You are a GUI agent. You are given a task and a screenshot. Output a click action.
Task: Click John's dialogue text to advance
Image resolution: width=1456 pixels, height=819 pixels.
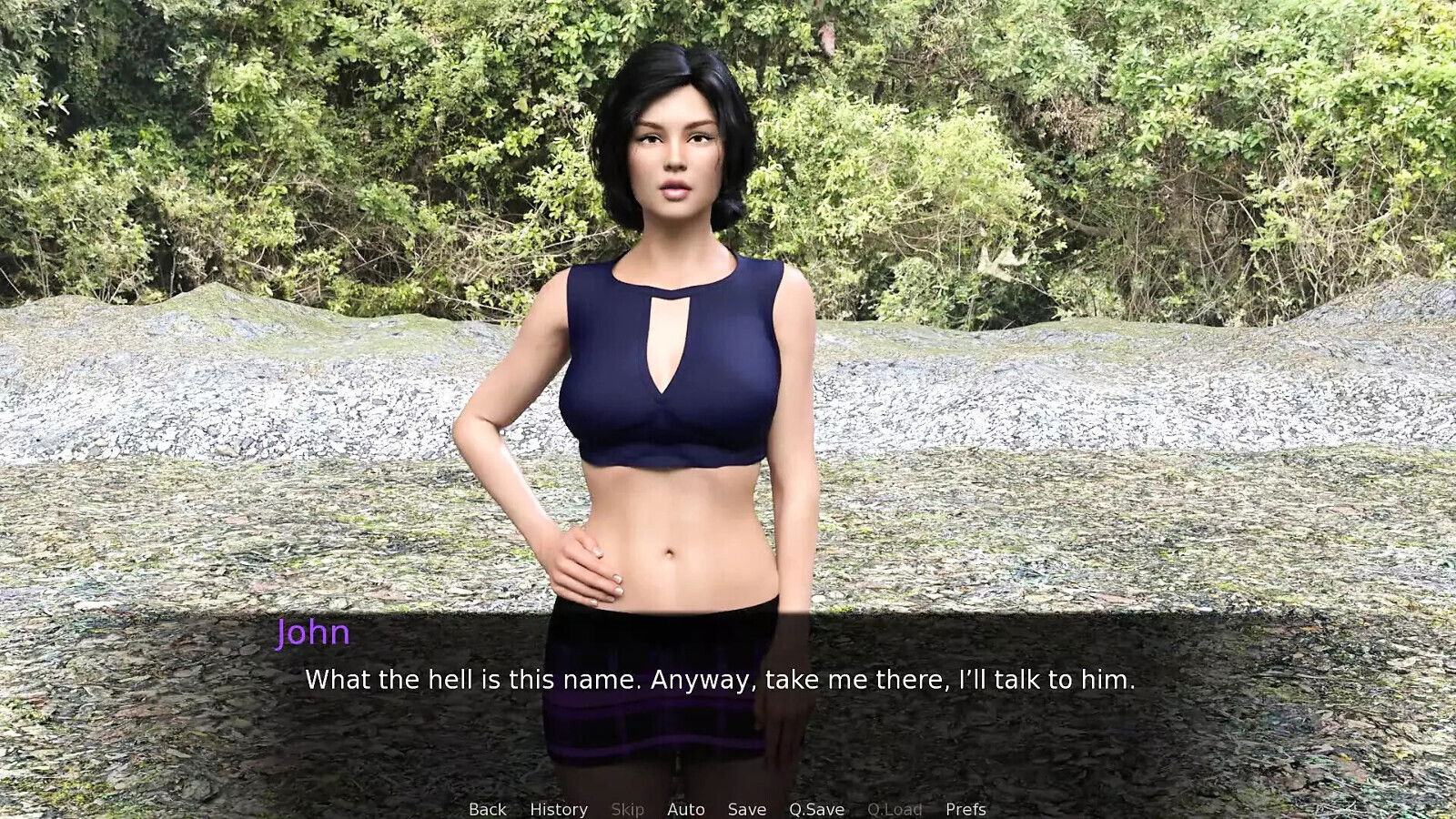point(722,678)
